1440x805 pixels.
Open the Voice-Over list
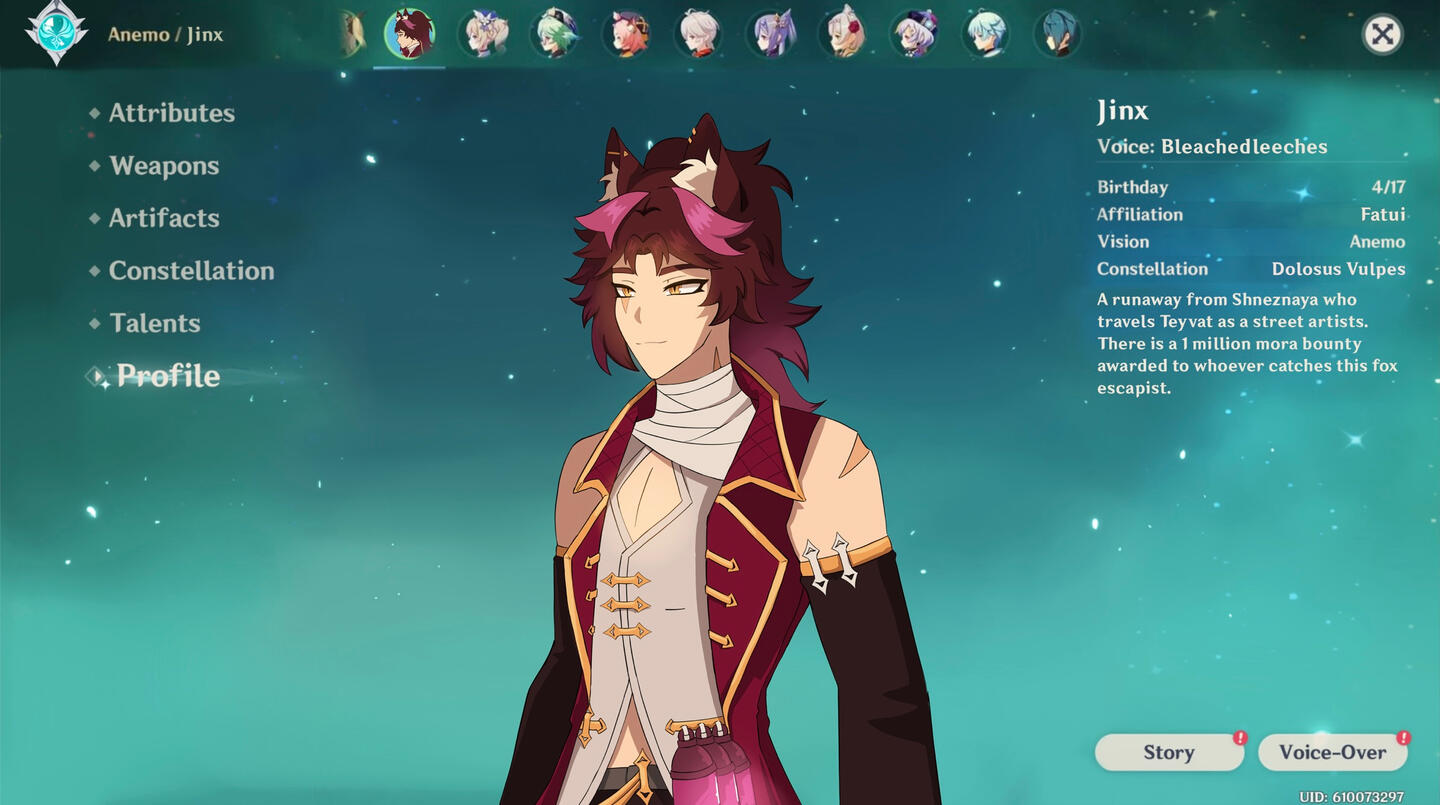pos(1332,752)
